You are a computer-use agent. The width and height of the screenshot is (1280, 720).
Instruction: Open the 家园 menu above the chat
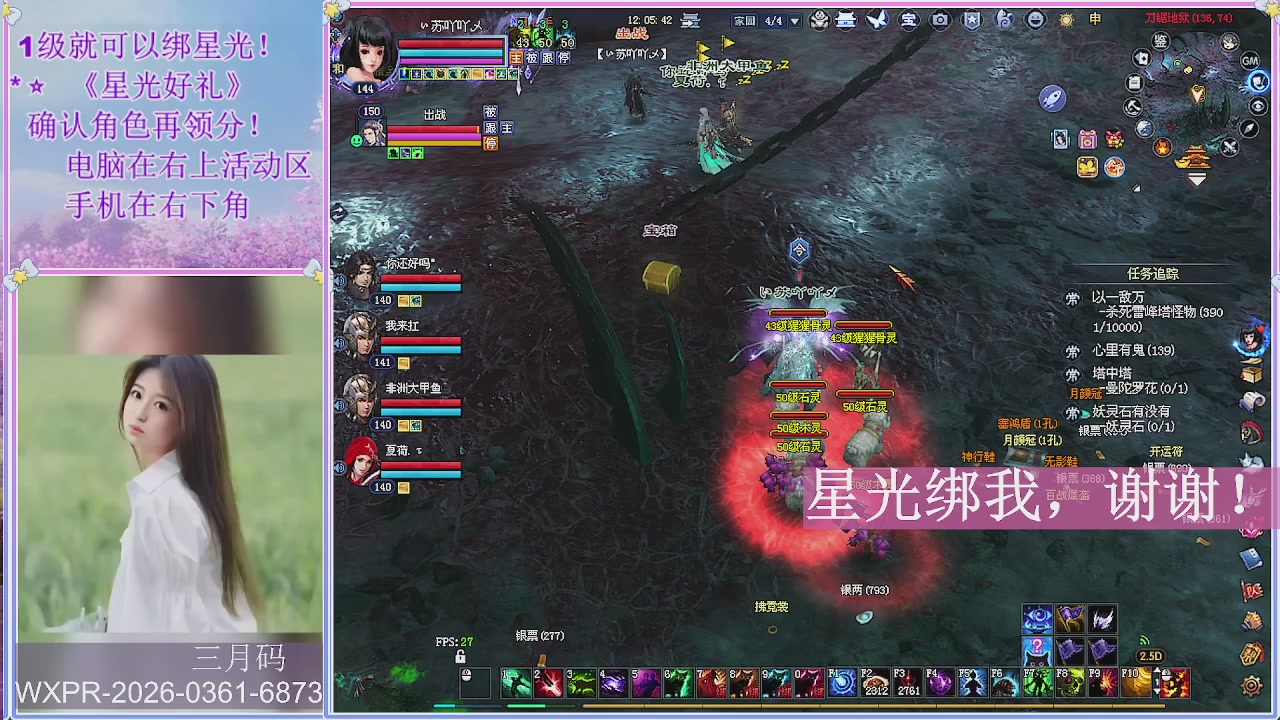[x=744, y=20]
